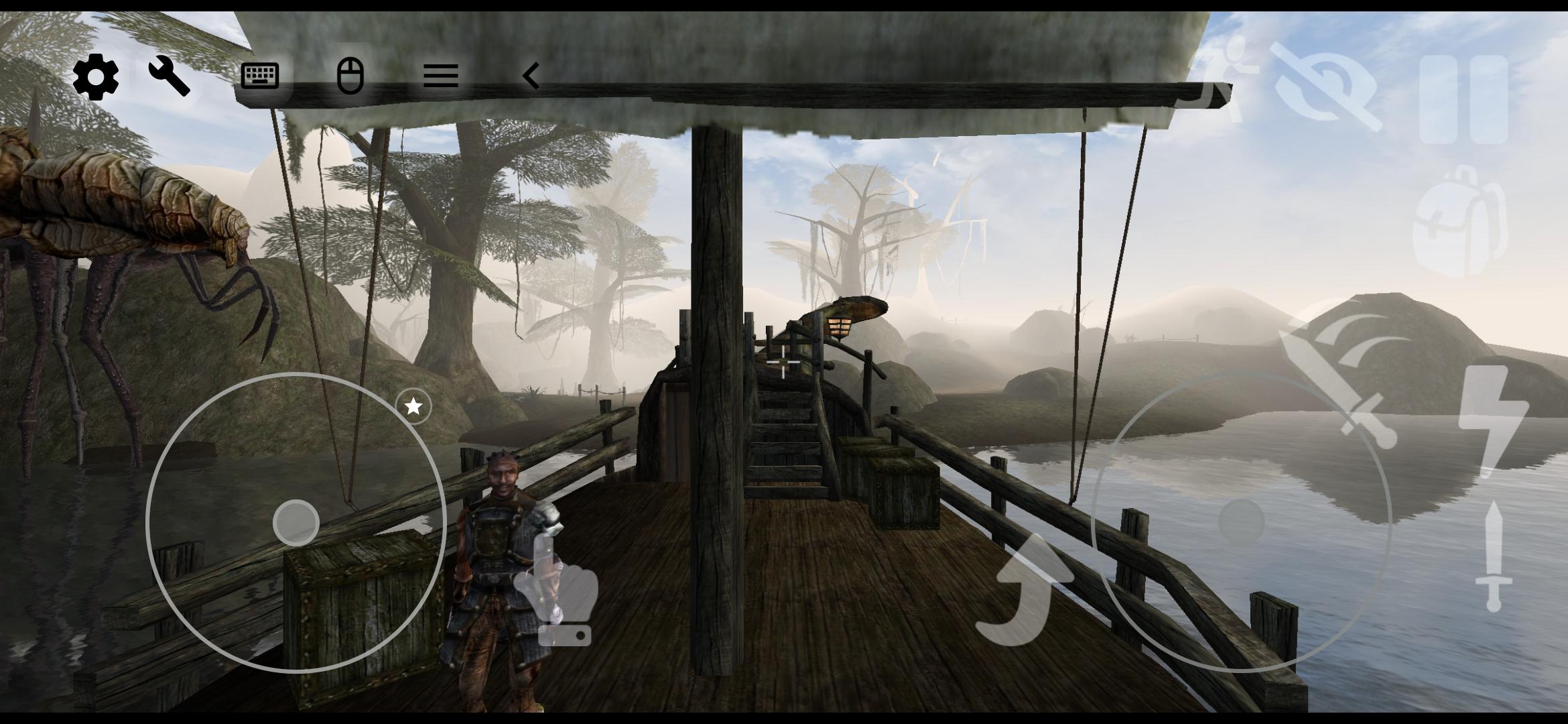Toggle the mouse input mode icon
1568x724 pixels.
tap(350, 75)
